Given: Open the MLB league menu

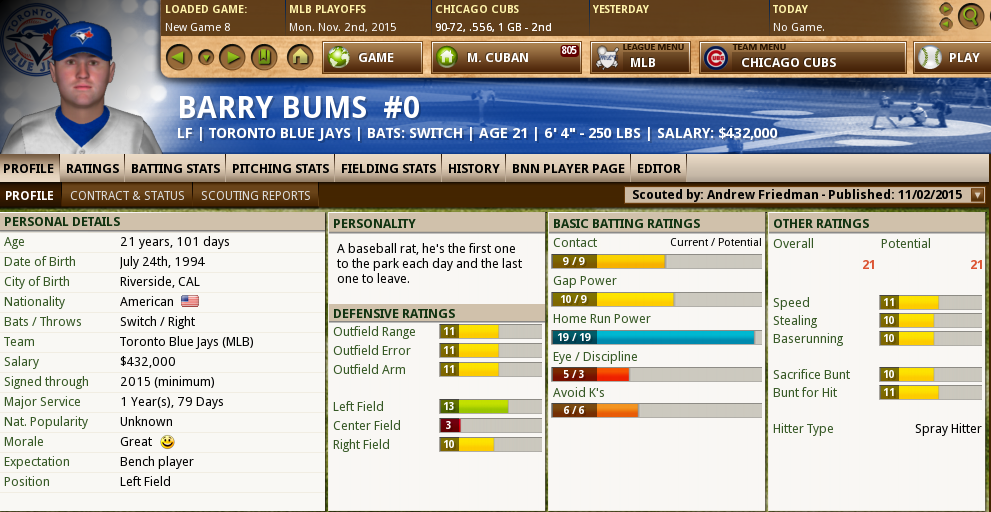Looking at the screenshot, I should tap(640, 57).
